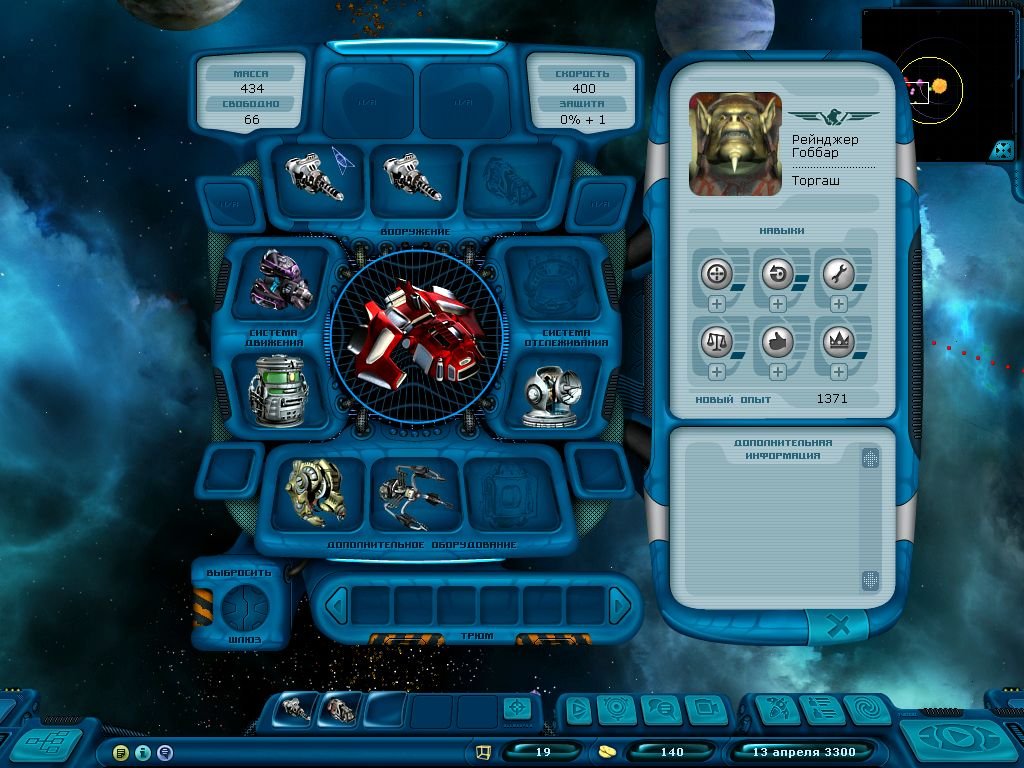
Task: Select the radar dish equipment slot
Action: click(547, 396)
